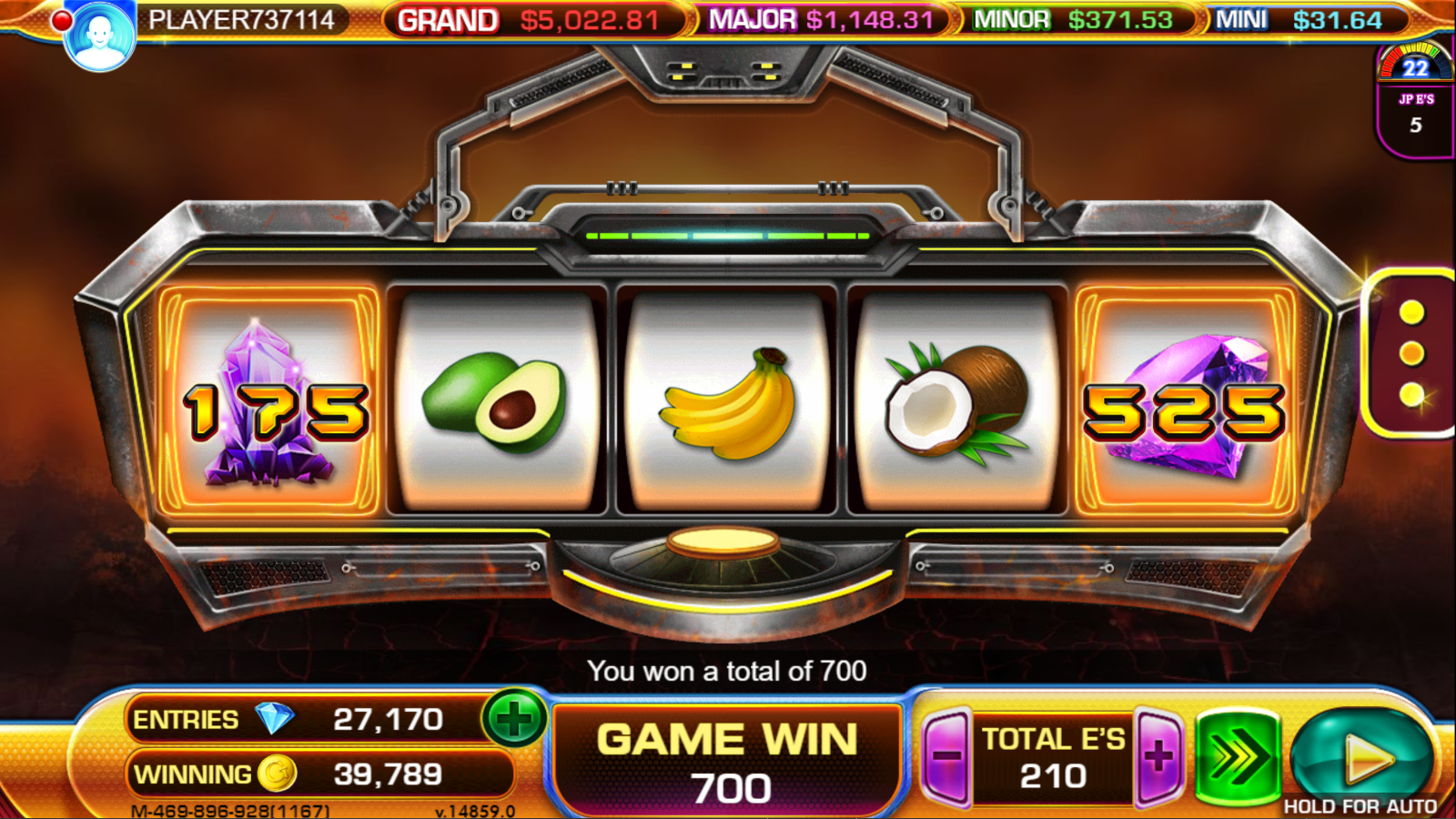Activate the green double-arrow fast button
1456x819 pixels.
point(1236,755)
